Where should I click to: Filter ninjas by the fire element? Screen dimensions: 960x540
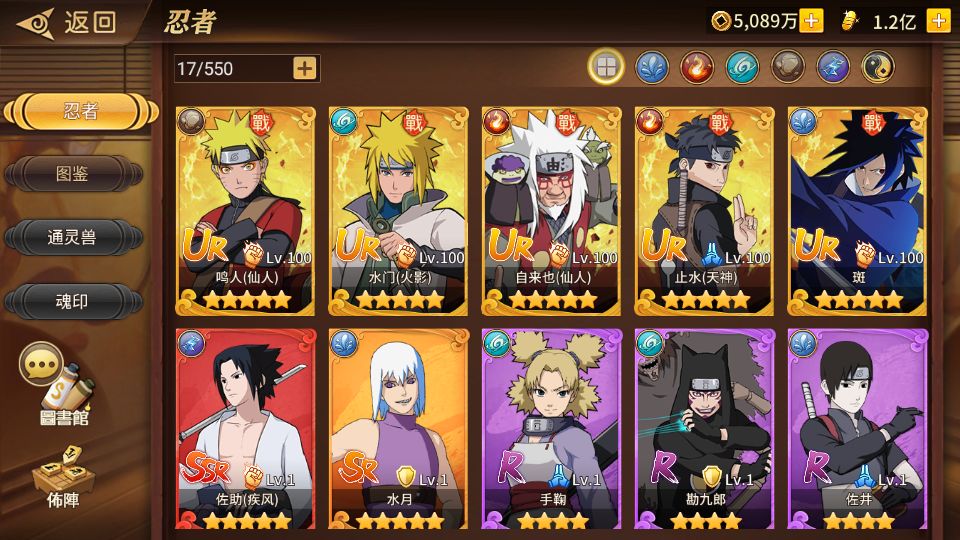[696, 67]
